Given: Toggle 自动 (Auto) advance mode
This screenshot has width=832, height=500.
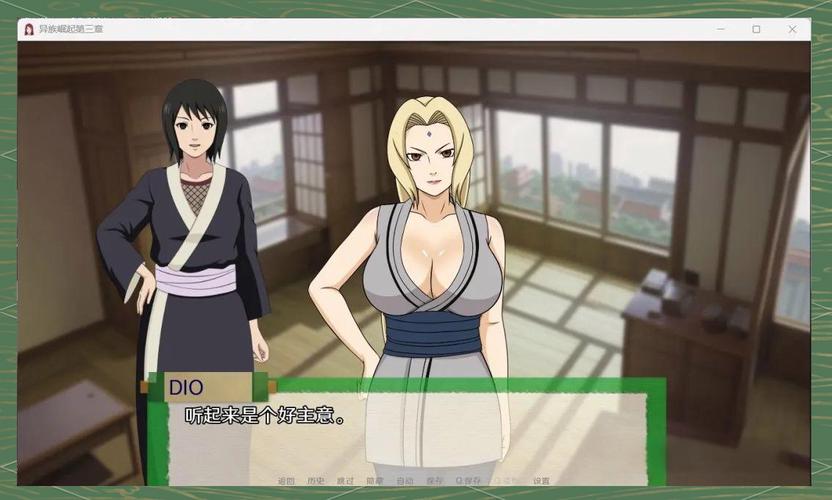Looking at the screenshot, I should click(404, 481).
